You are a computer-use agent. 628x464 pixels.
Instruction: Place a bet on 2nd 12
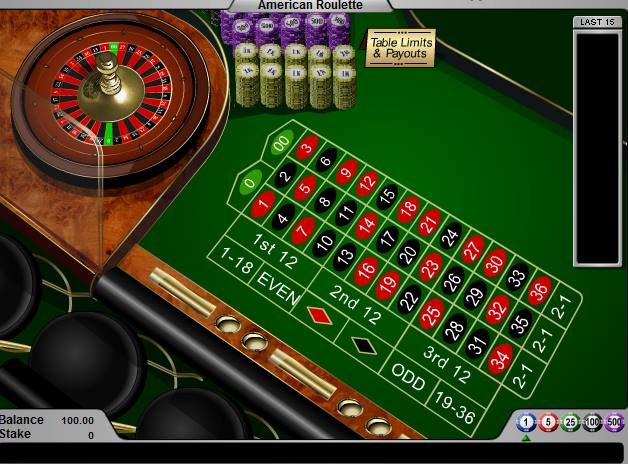pyautogui.click(x=357, y=298)
